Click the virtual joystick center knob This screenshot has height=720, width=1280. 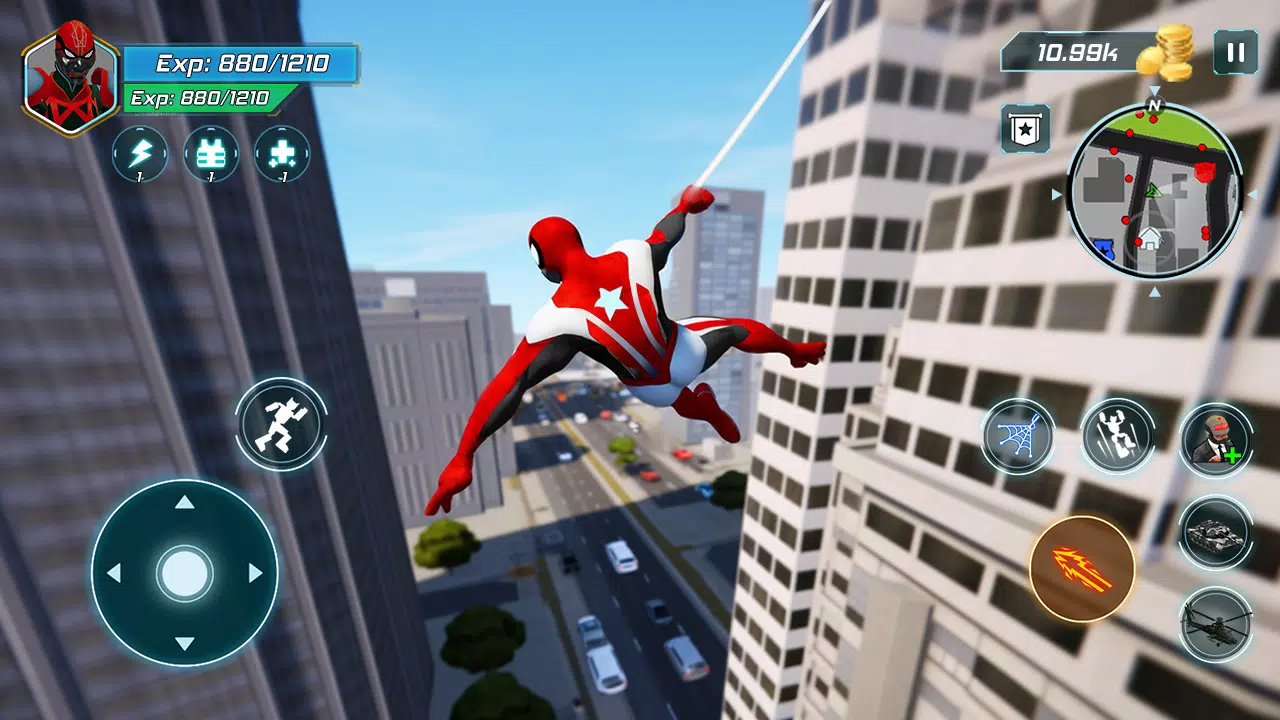(184, 573)
